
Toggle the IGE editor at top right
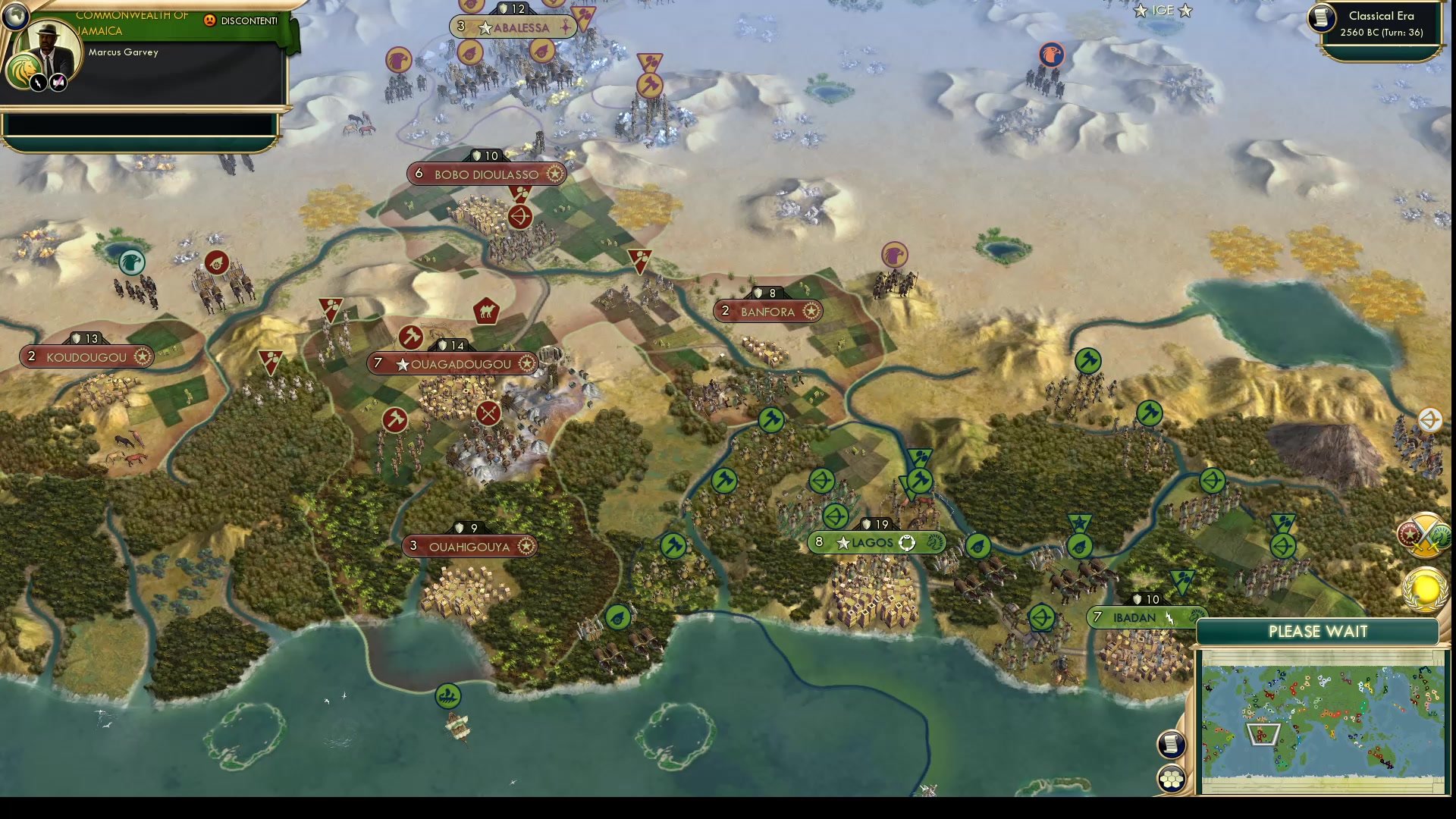click(x=1161, y=11)
